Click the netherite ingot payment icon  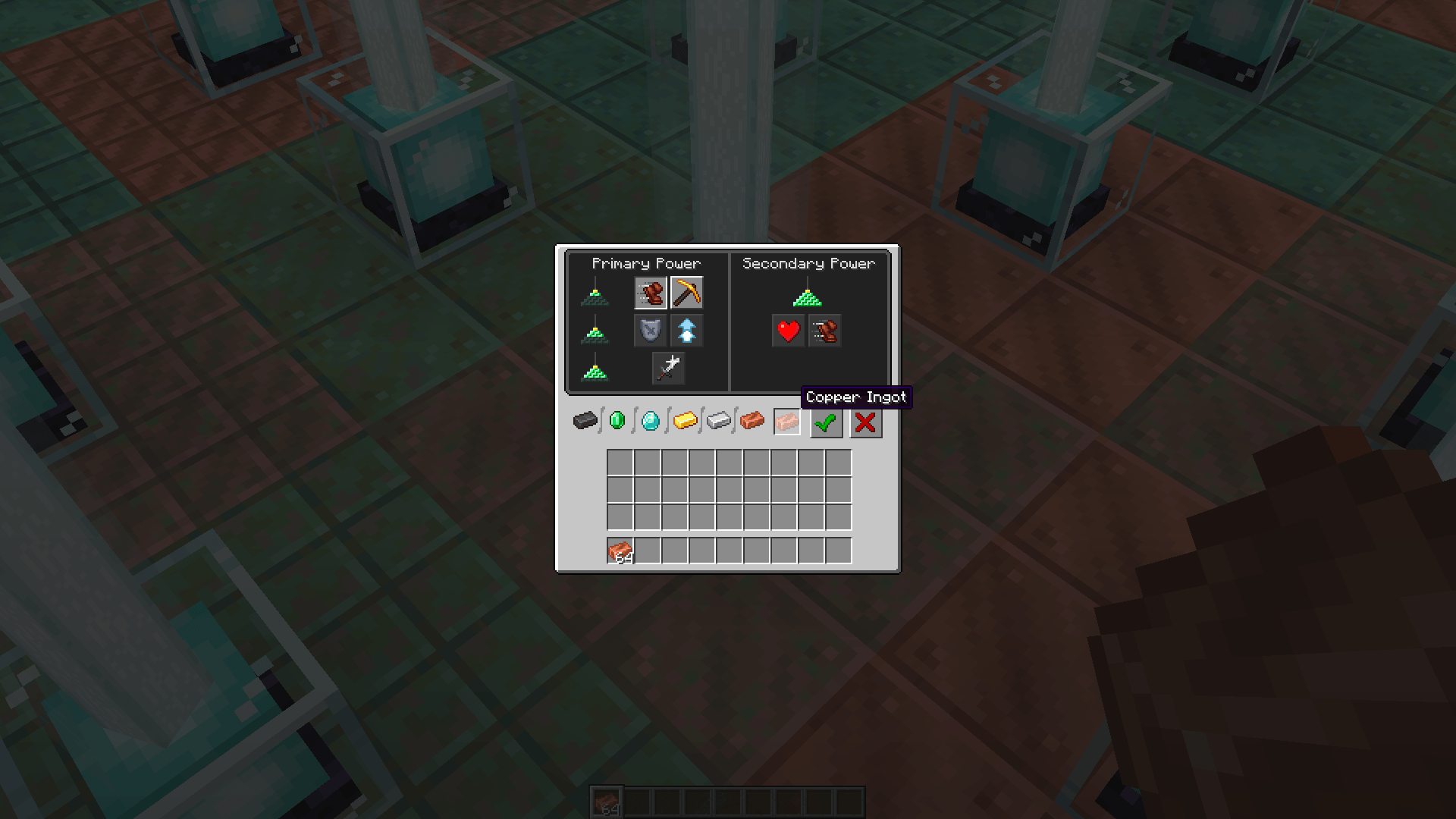[x=584, y=422]
